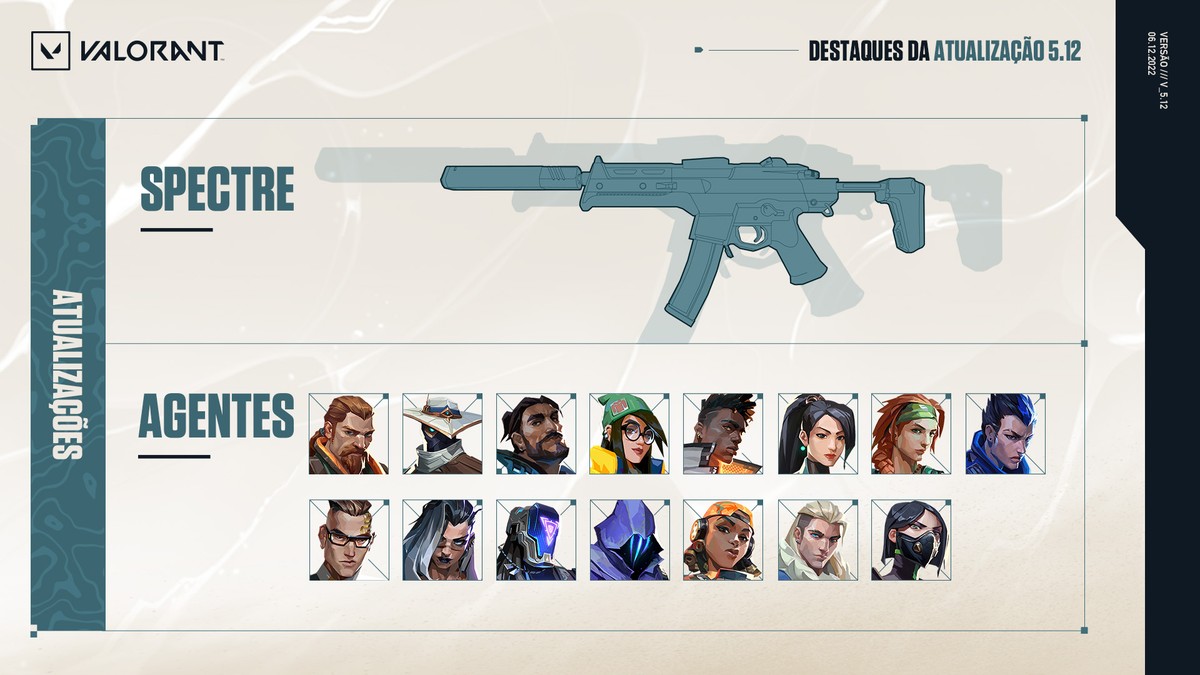The height and width of the screenshot is (675, 1200).
Task: Choose the Sova agent portrait
Action: tap(817, 540)
